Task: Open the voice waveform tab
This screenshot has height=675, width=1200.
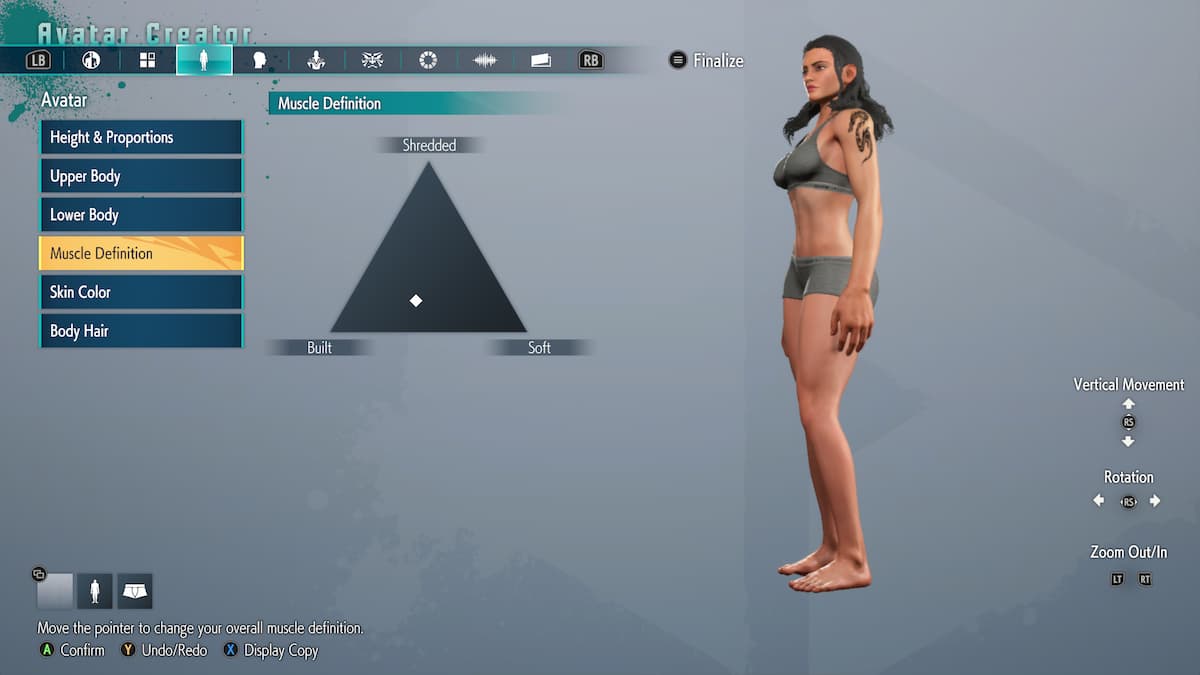Action: [x=485, y=60]
